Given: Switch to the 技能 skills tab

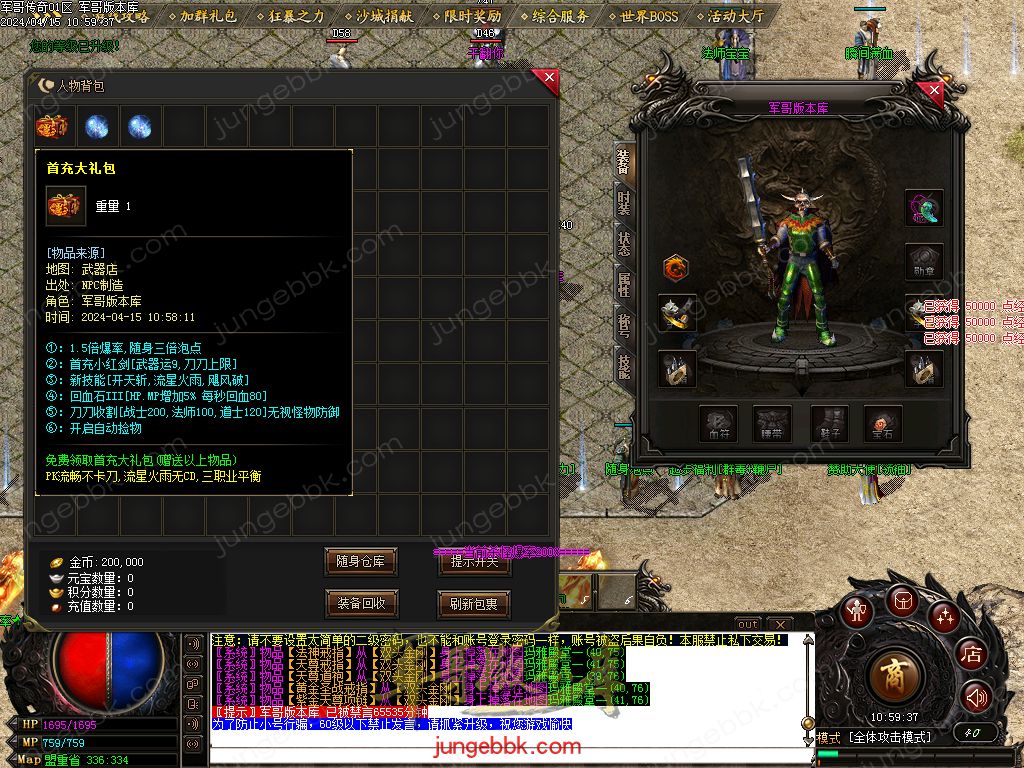Looking at the screenshot, I should [623, 366].
